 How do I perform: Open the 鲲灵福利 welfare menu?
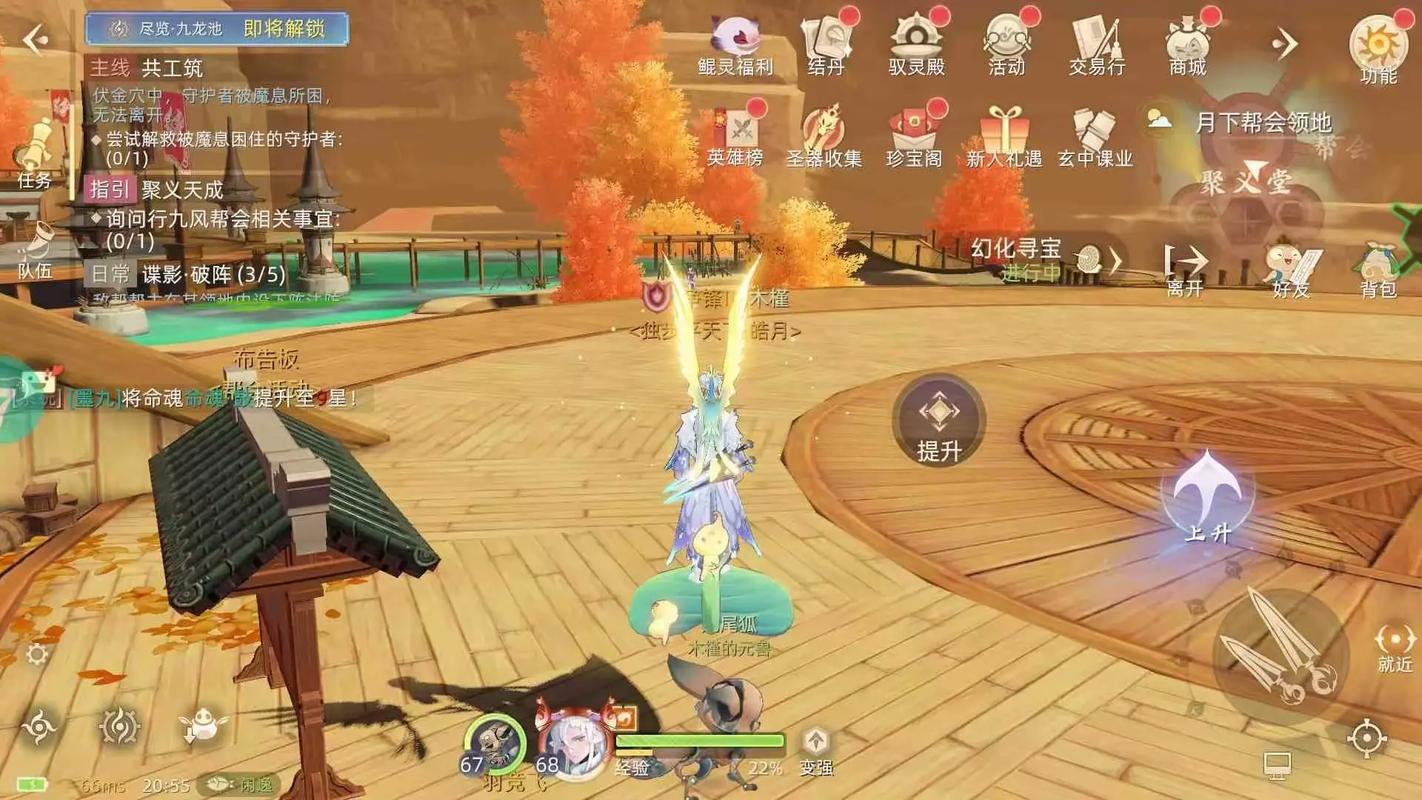coord(736,45)
